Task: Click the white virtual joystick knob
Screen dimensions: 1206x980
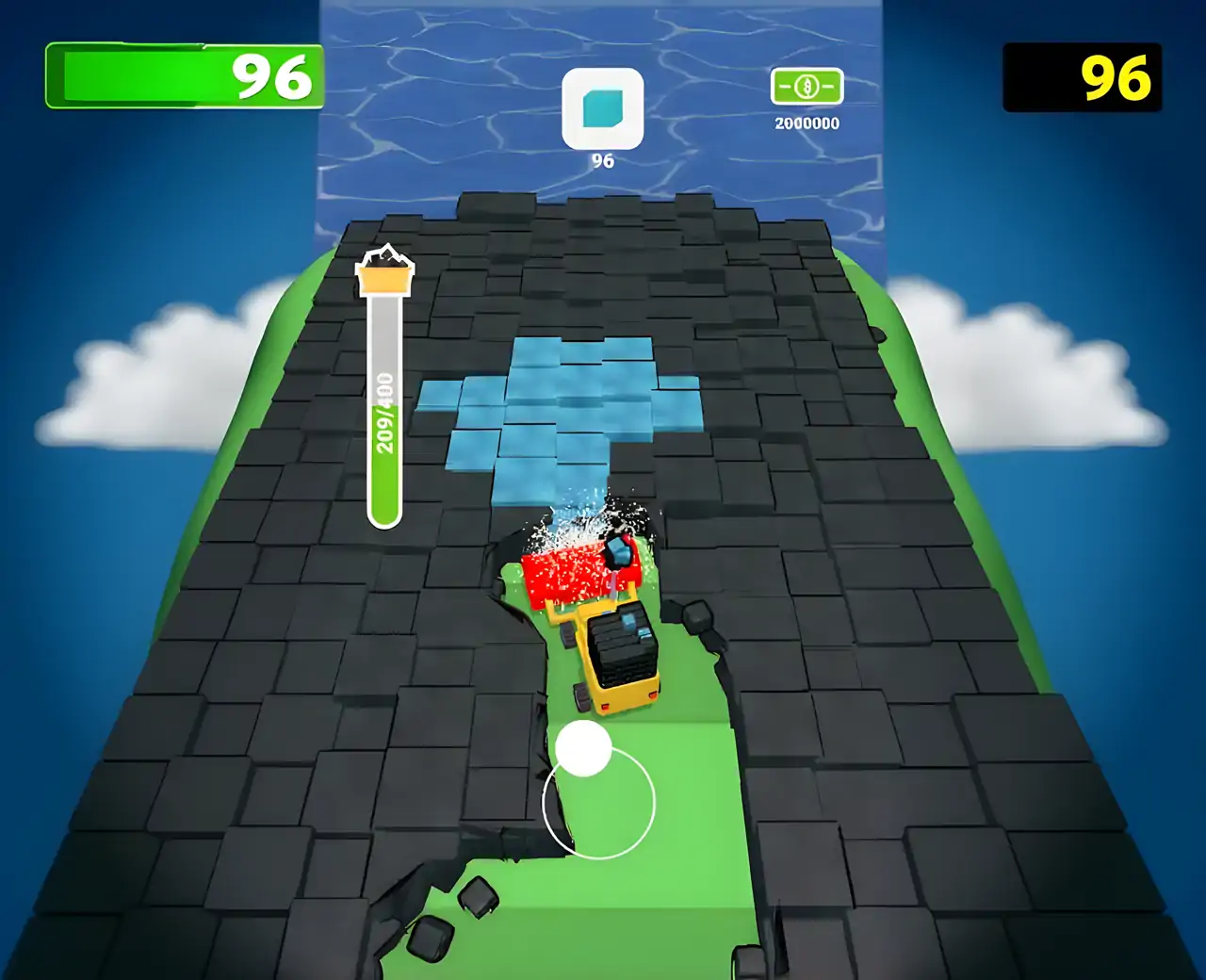Action: pyautogui.click(x=583, y=749)
